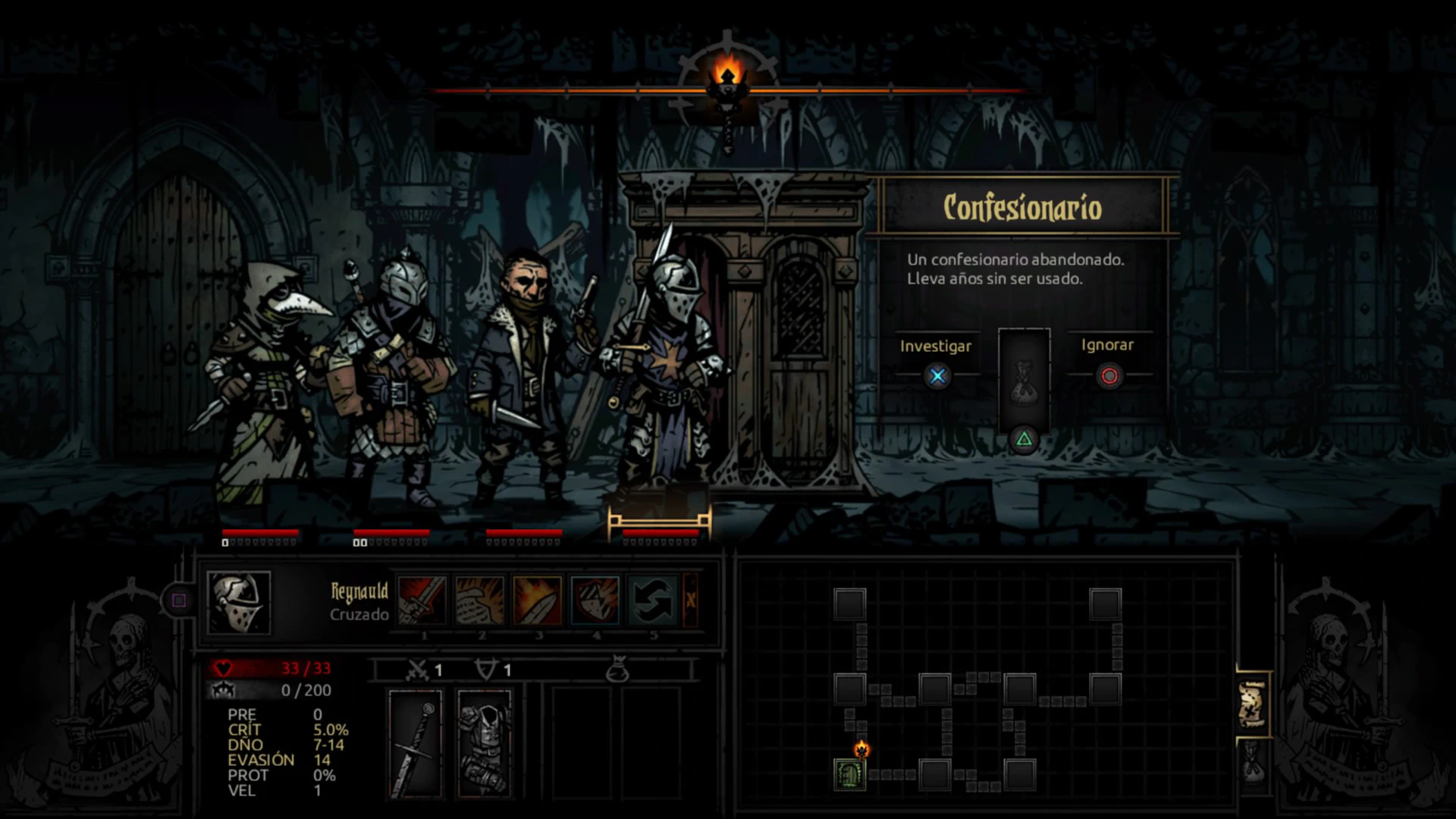Select the item slot in the Confesionario panel

pos(1024,379)
